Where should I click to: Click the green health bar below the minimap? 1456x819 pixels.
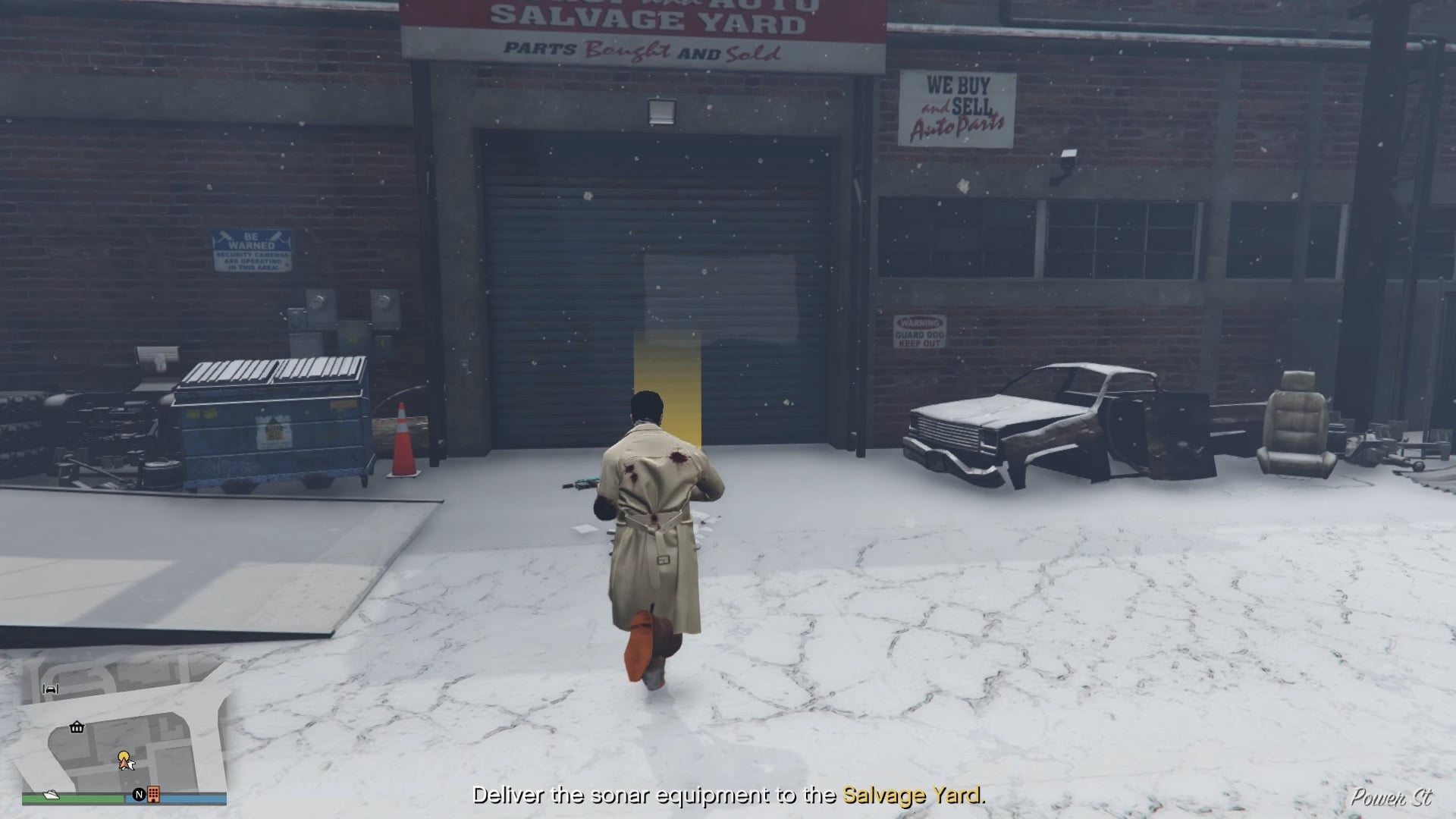coord(73,797)
